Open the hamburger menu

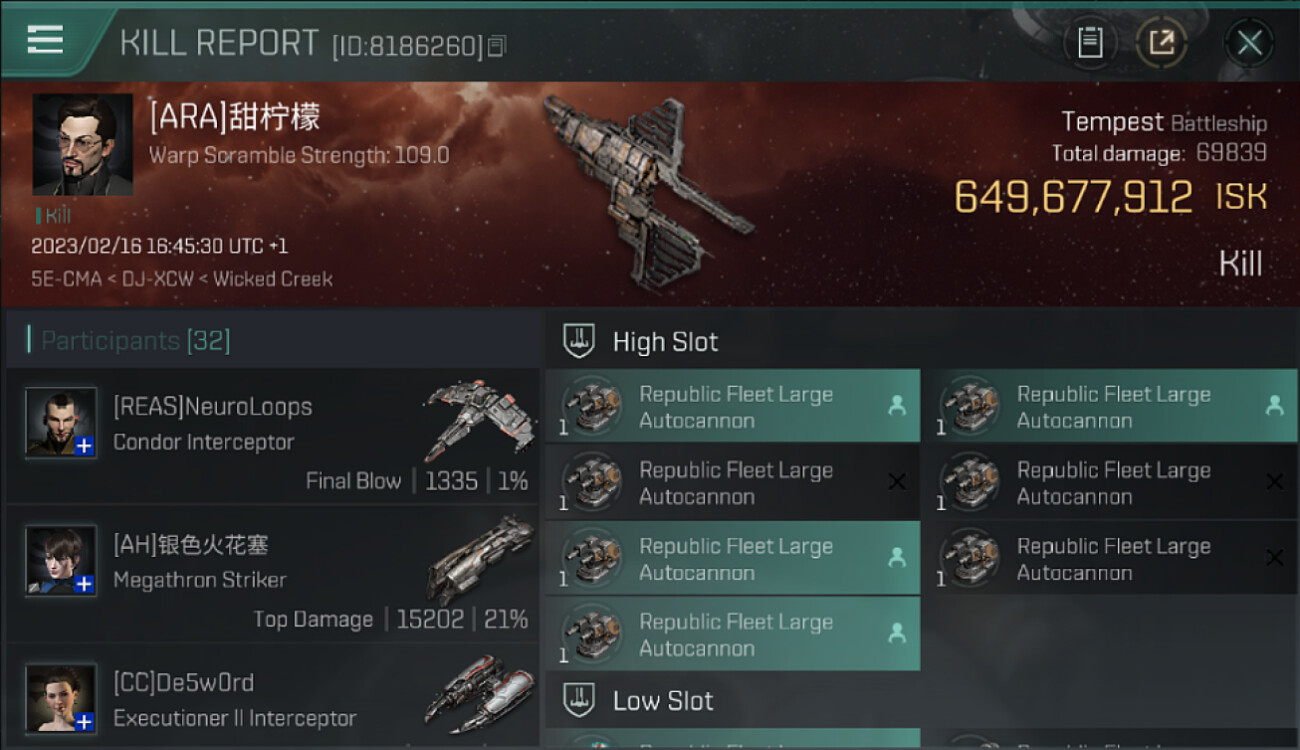(45, 40)
